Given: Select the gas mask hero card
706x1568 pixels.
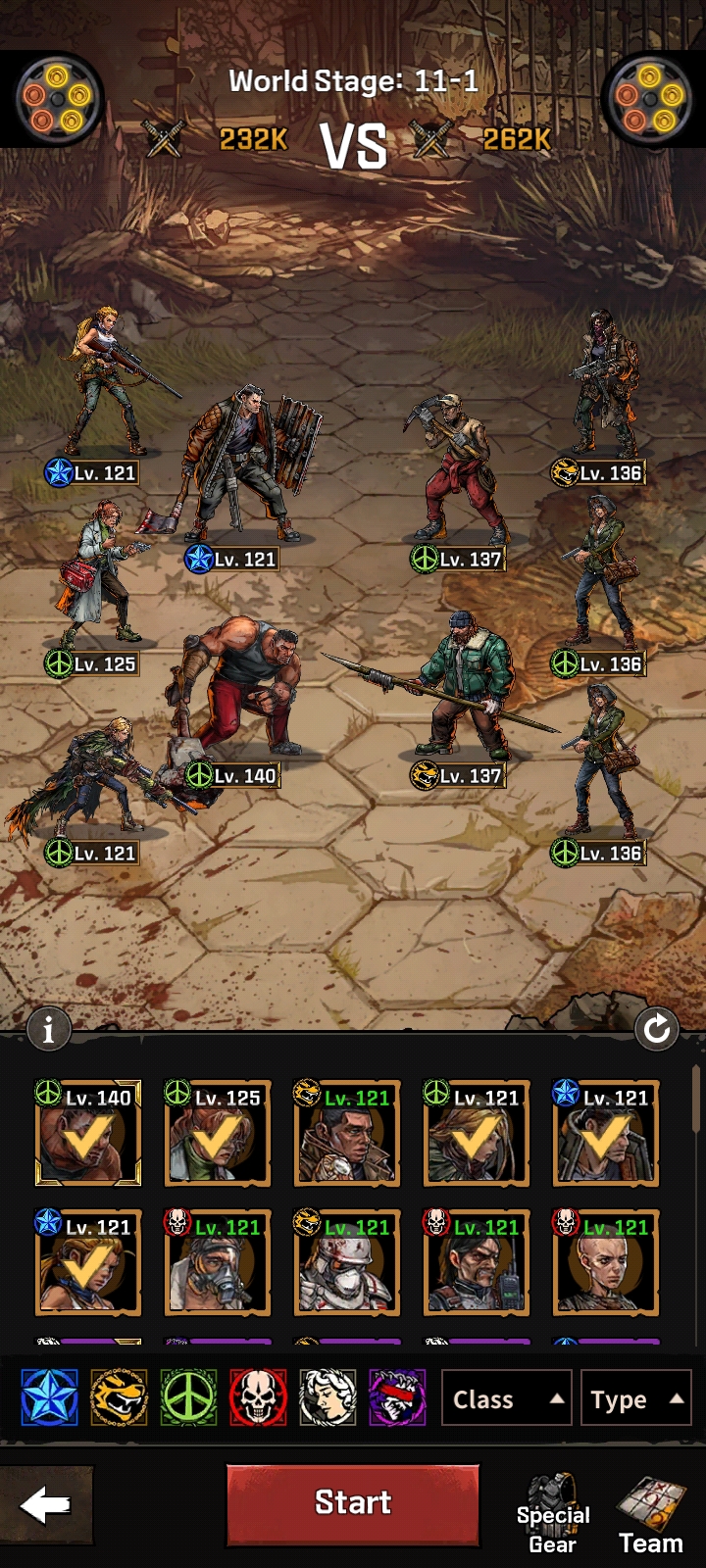Looking at the screenshot, I should point(218,1263).
